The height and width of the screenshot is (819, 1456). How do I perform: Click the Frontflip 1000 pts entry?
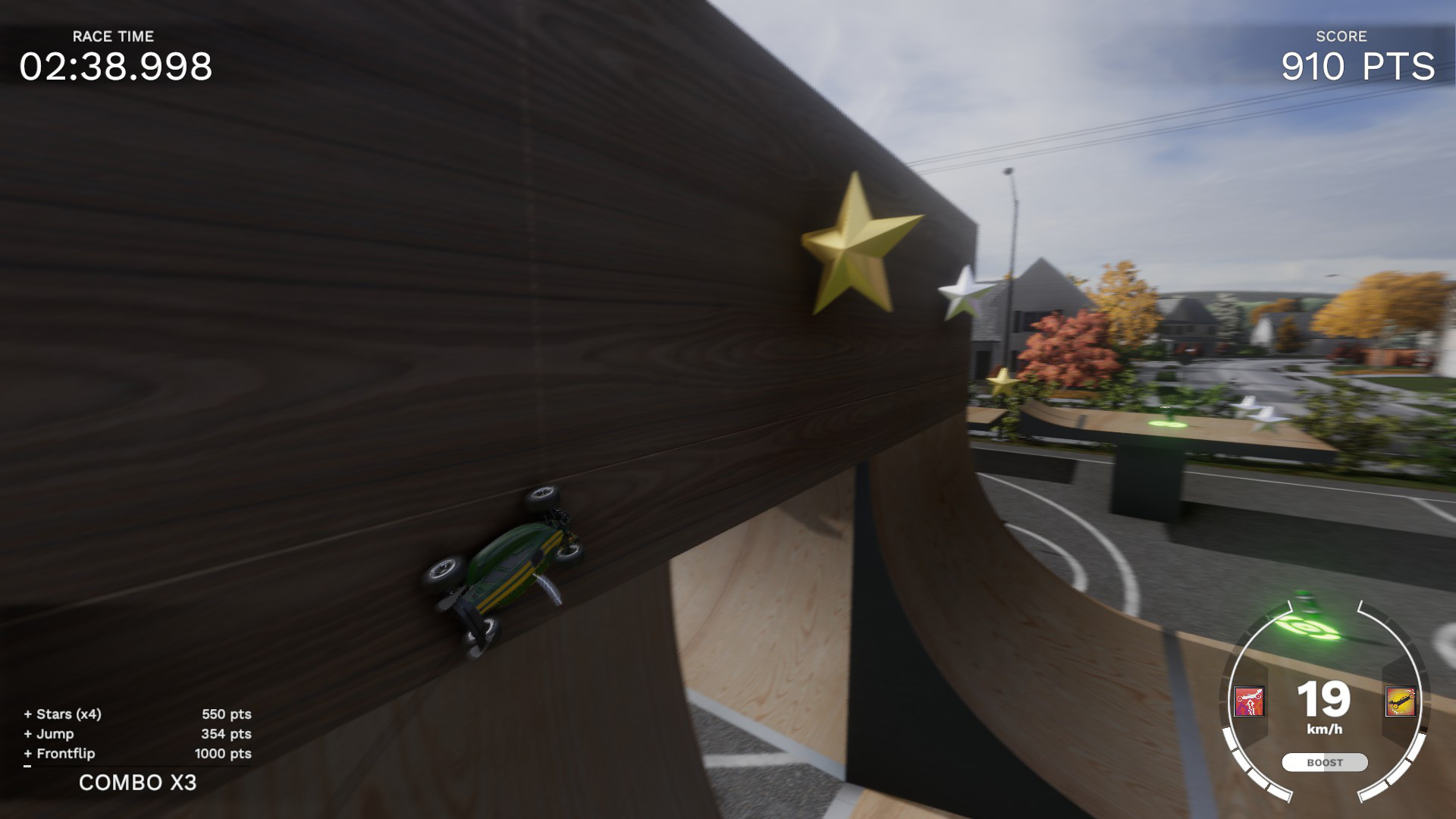pos(136,755)
